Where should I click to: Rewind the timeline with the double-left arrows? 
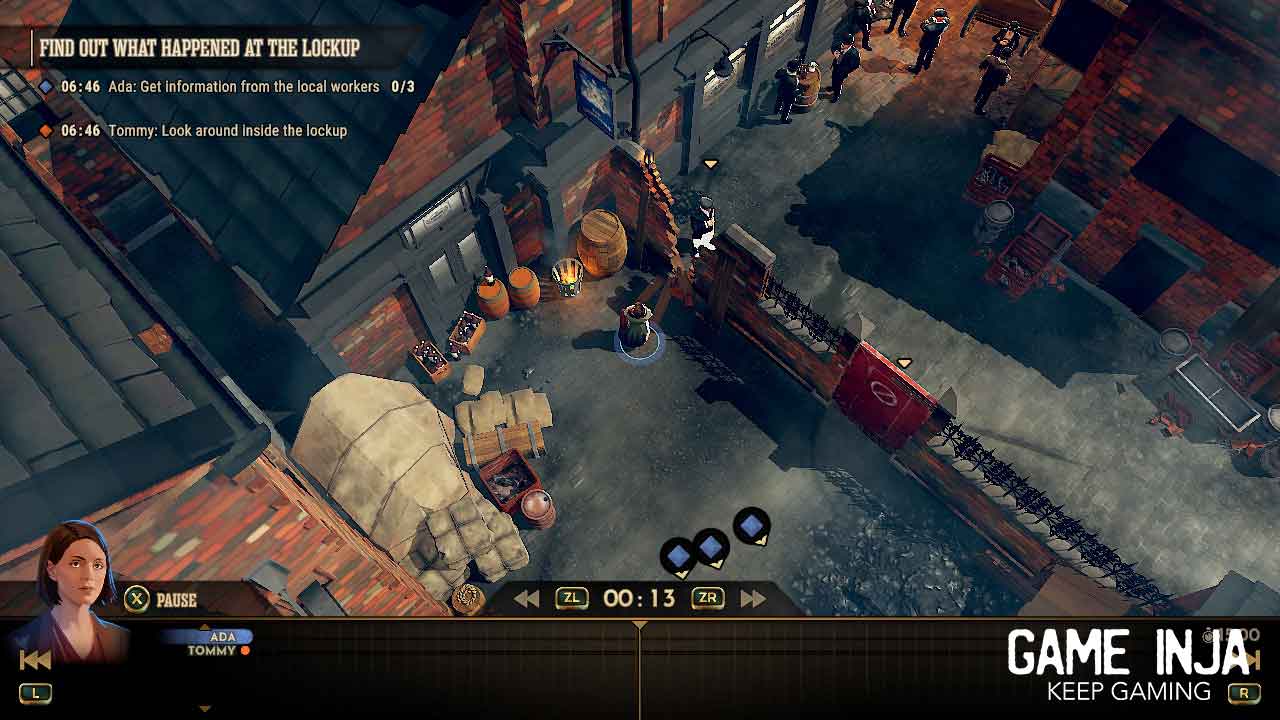coord(527,599)
